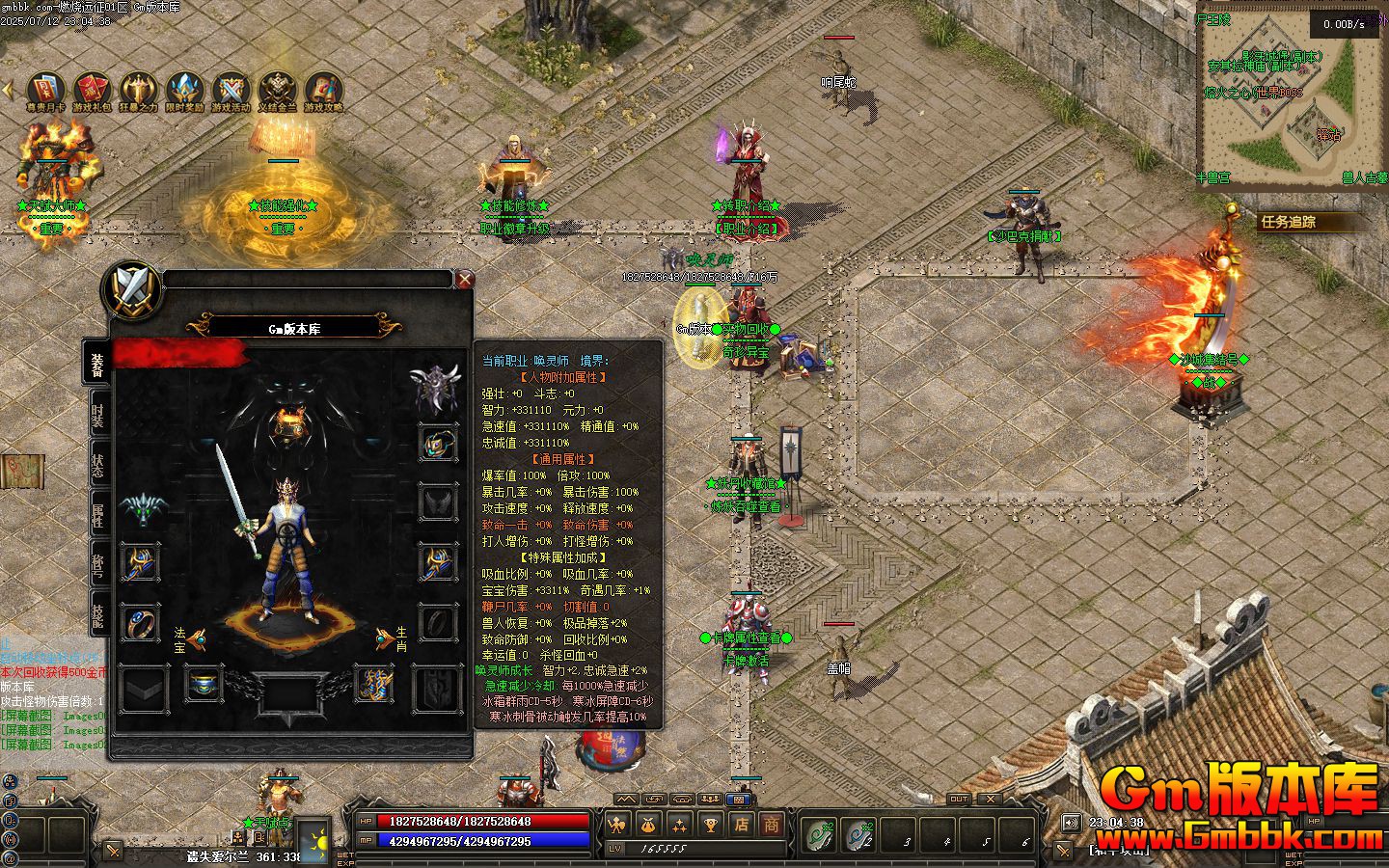This screenshot has width=1389, height=868.
Task: Open the 义结金兰 icon
Action: (278, 91)
